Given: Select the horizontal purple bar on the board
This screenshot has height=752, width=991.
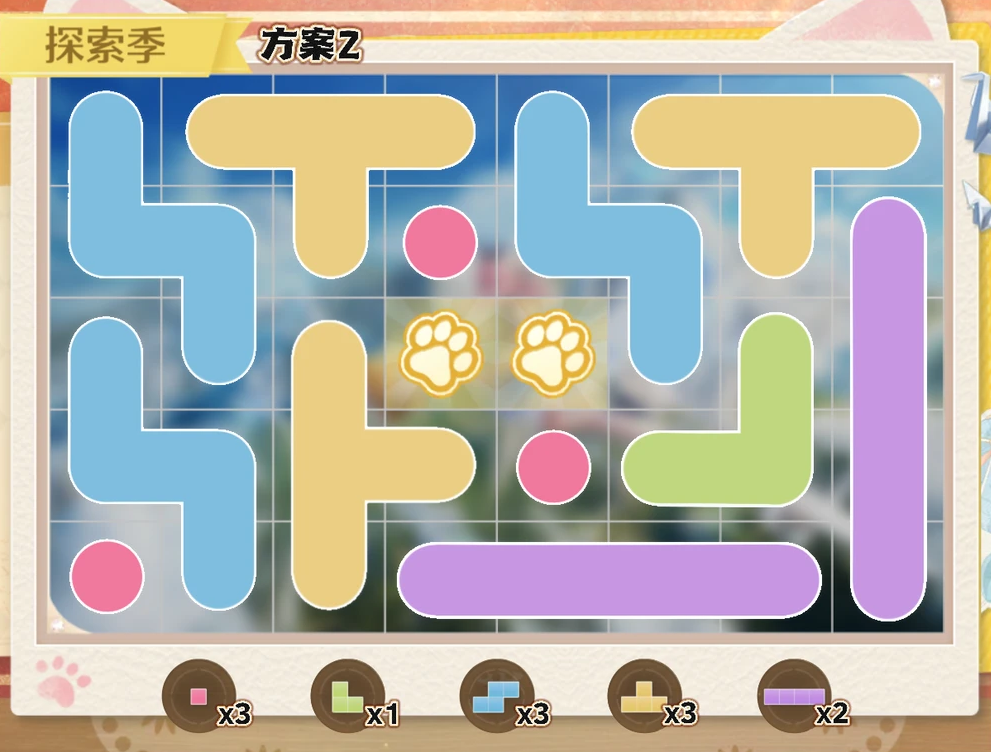Looking at the screenshot, I should [x=609, y=580].
